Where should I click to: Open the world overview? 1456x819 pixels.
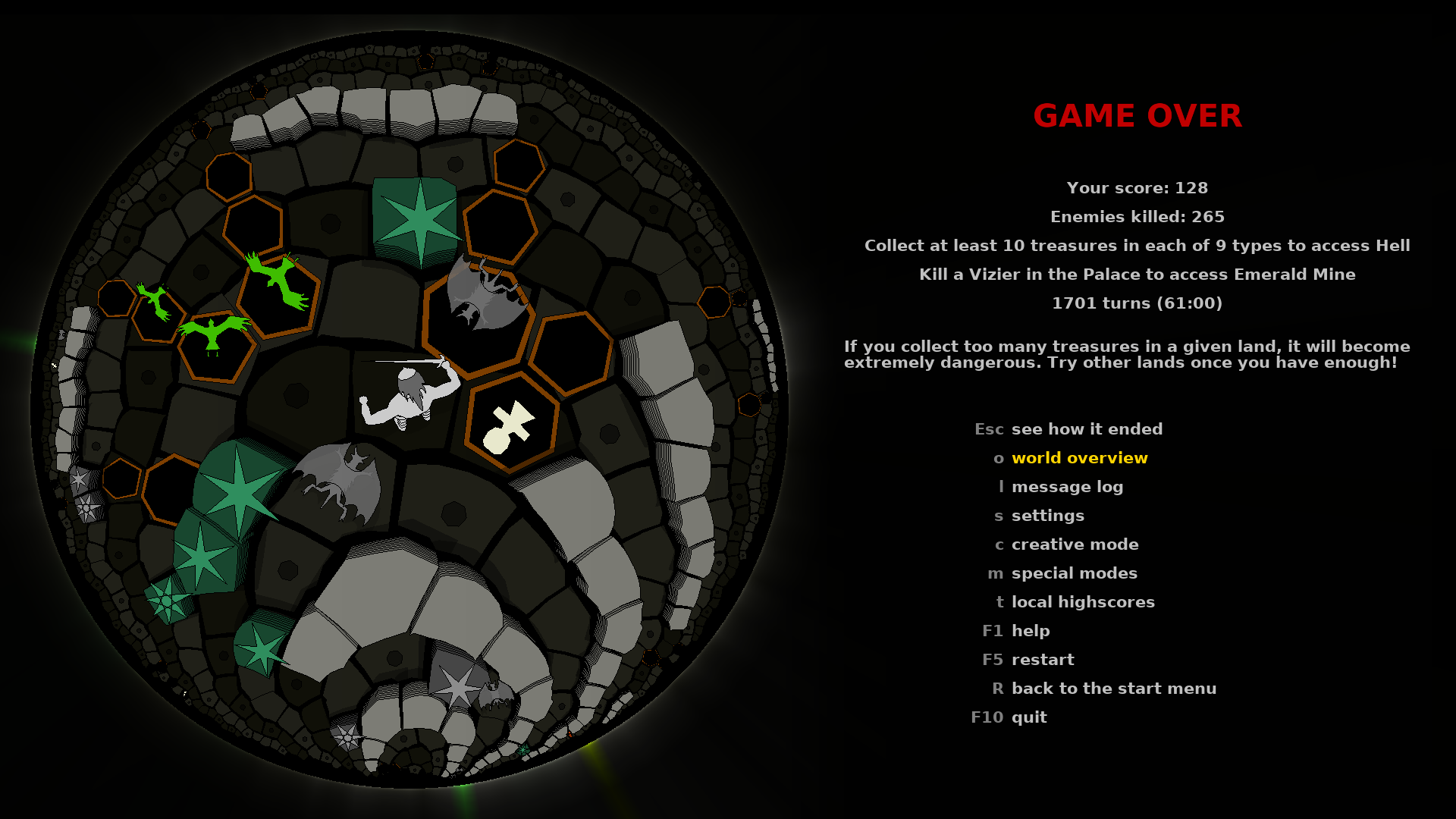click(1080, 457)
